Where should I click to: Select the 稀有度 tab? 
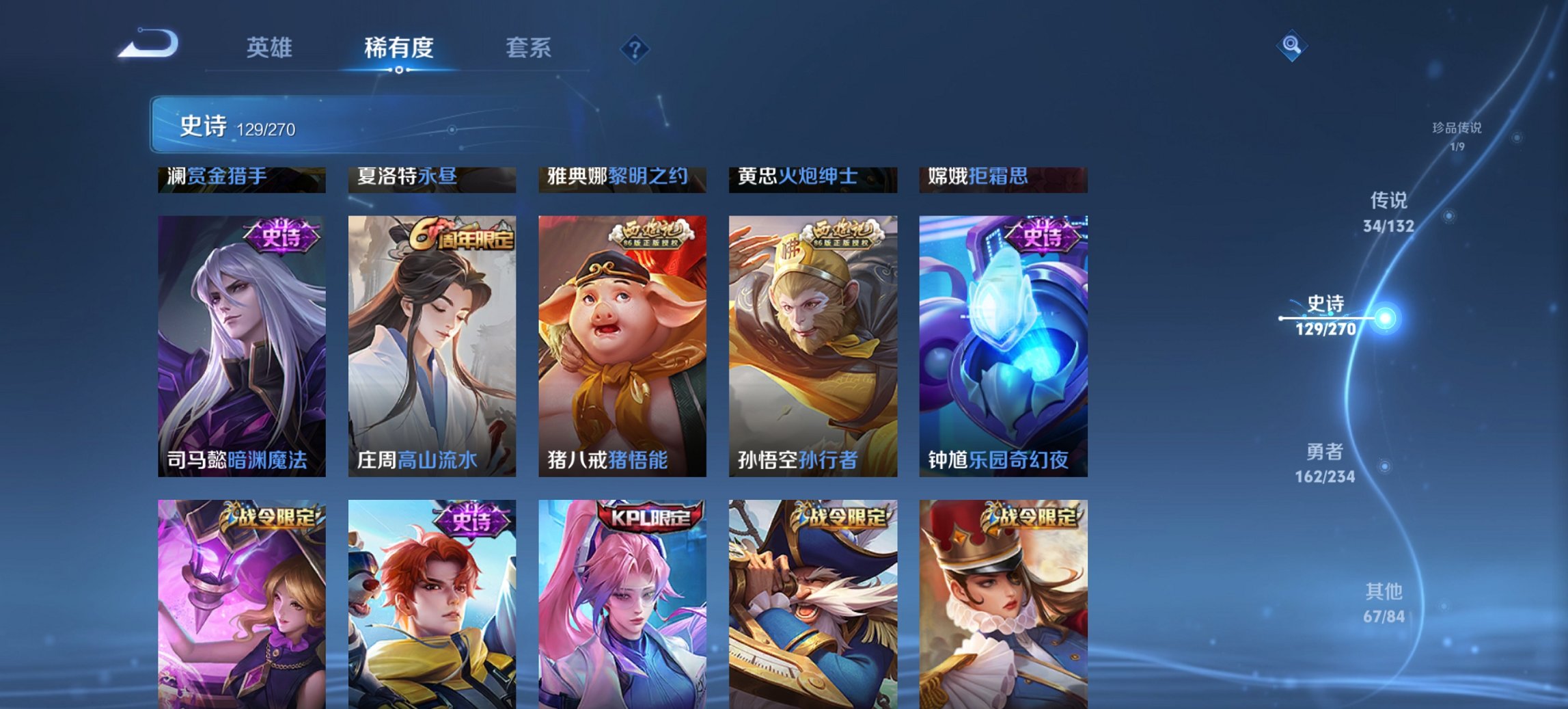[x=398, y=48]
